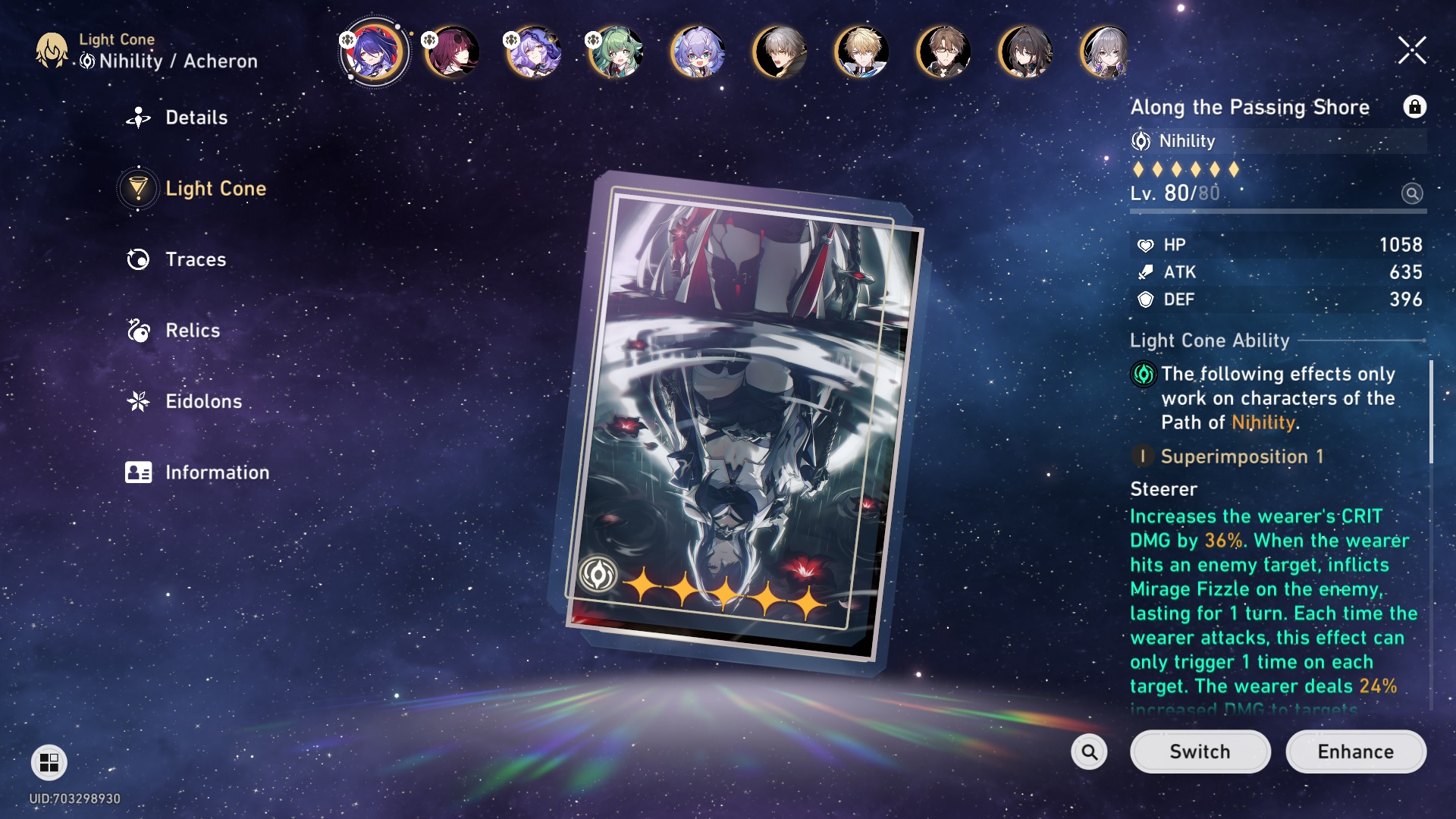The width and height of the screenshot is (1456, 819).
Task: Choose the last silver-haired character portrait
Action: (1106, 52)
